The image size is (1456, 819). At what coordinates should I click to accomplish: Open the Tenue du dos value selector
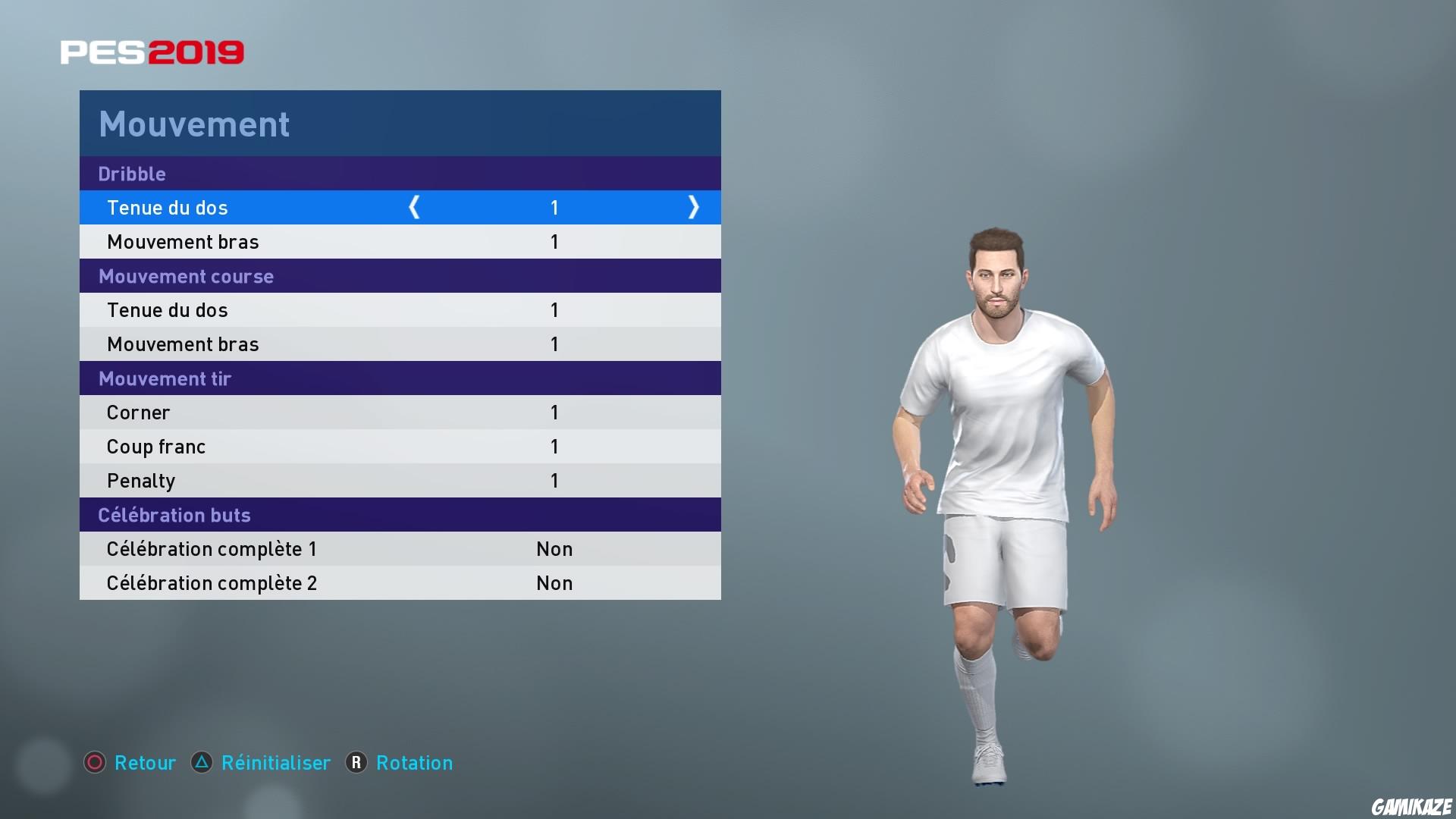[x=554, y=207]
